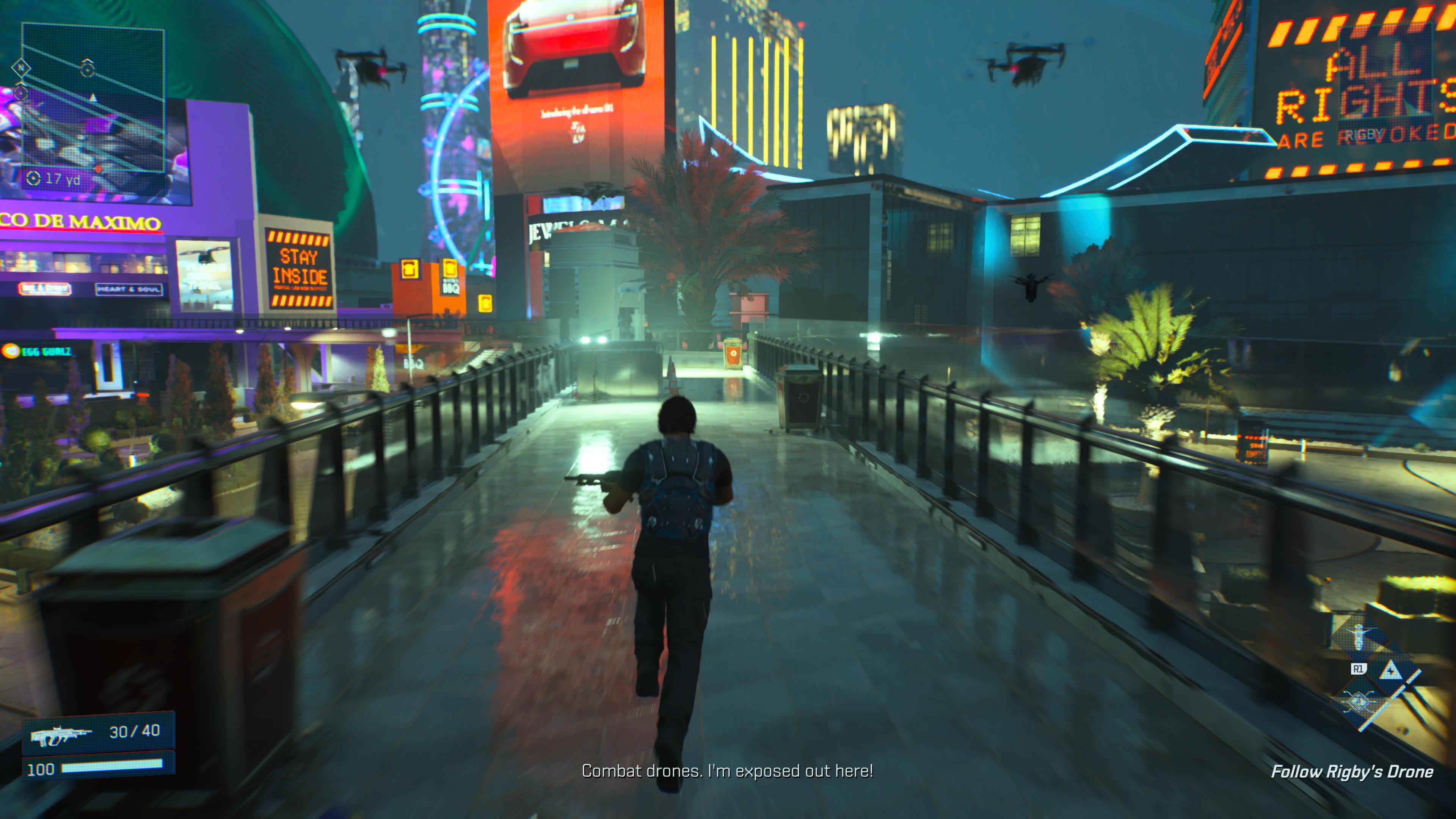Click the Follow Rigby's Drone objective

click(x=1351, y=772)
